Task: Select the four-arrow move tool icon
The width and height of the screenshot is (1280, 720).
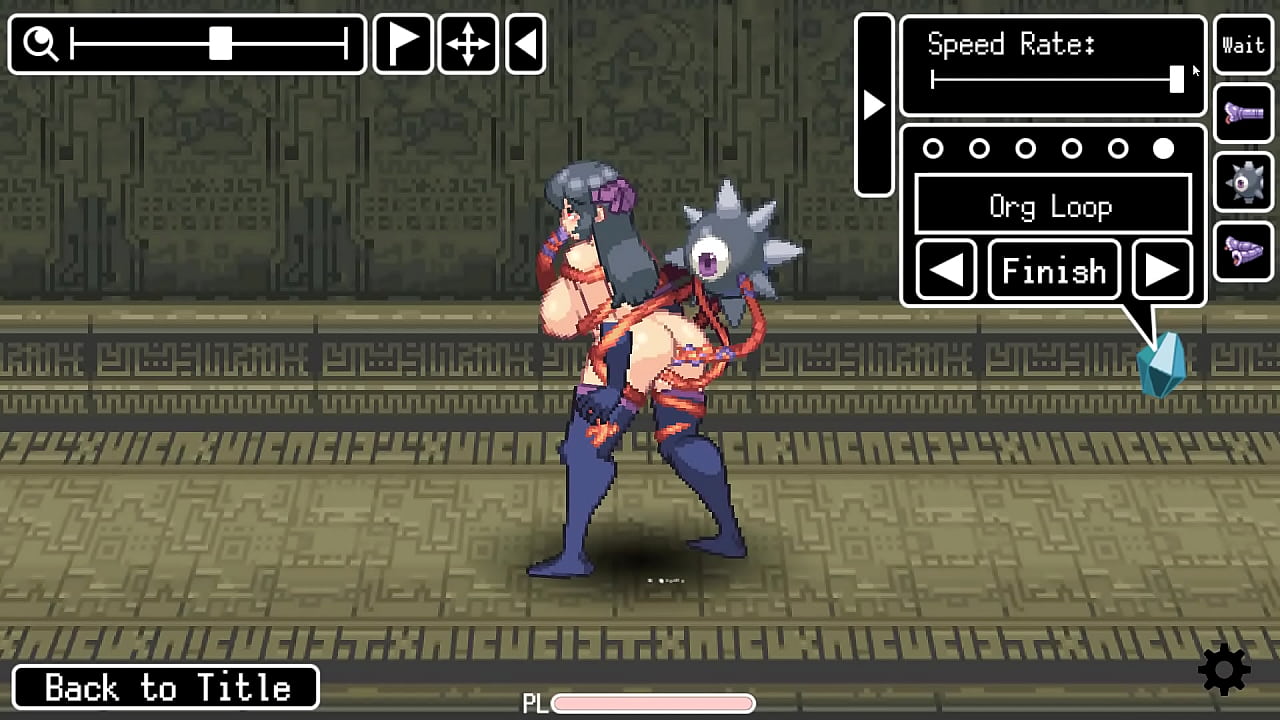Action: (467, 44)
